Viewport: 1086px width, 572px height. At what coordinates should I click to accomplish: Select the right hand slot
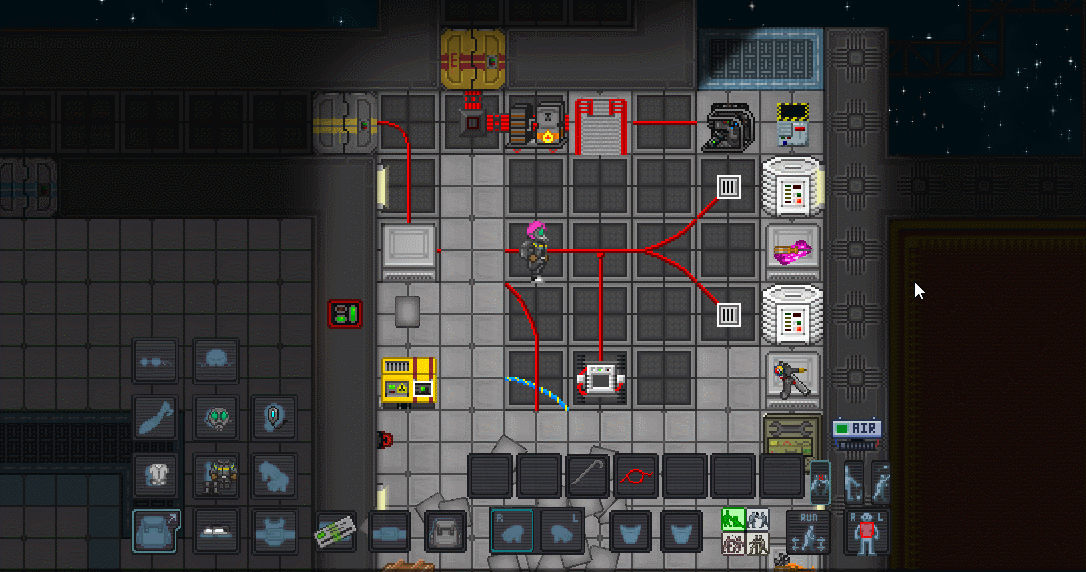pyautogui.click(x=512, y=530)
